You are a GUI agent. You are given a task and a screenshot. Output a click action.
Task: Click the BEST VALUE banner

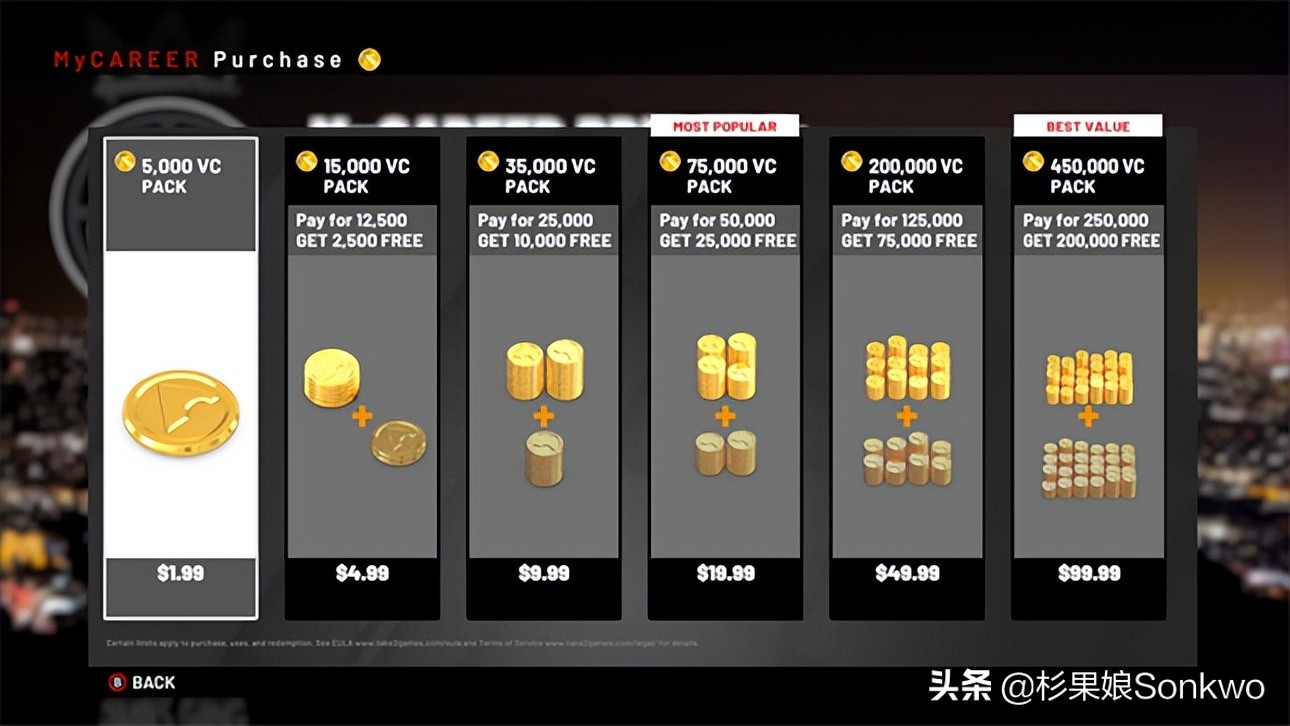[x=1088, y=125]
